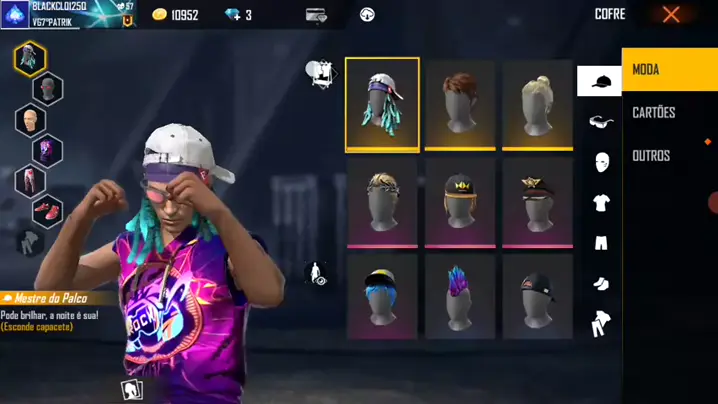Select the white cap with teal dreads
The image size is (718, 404).
tap(382, 104)
